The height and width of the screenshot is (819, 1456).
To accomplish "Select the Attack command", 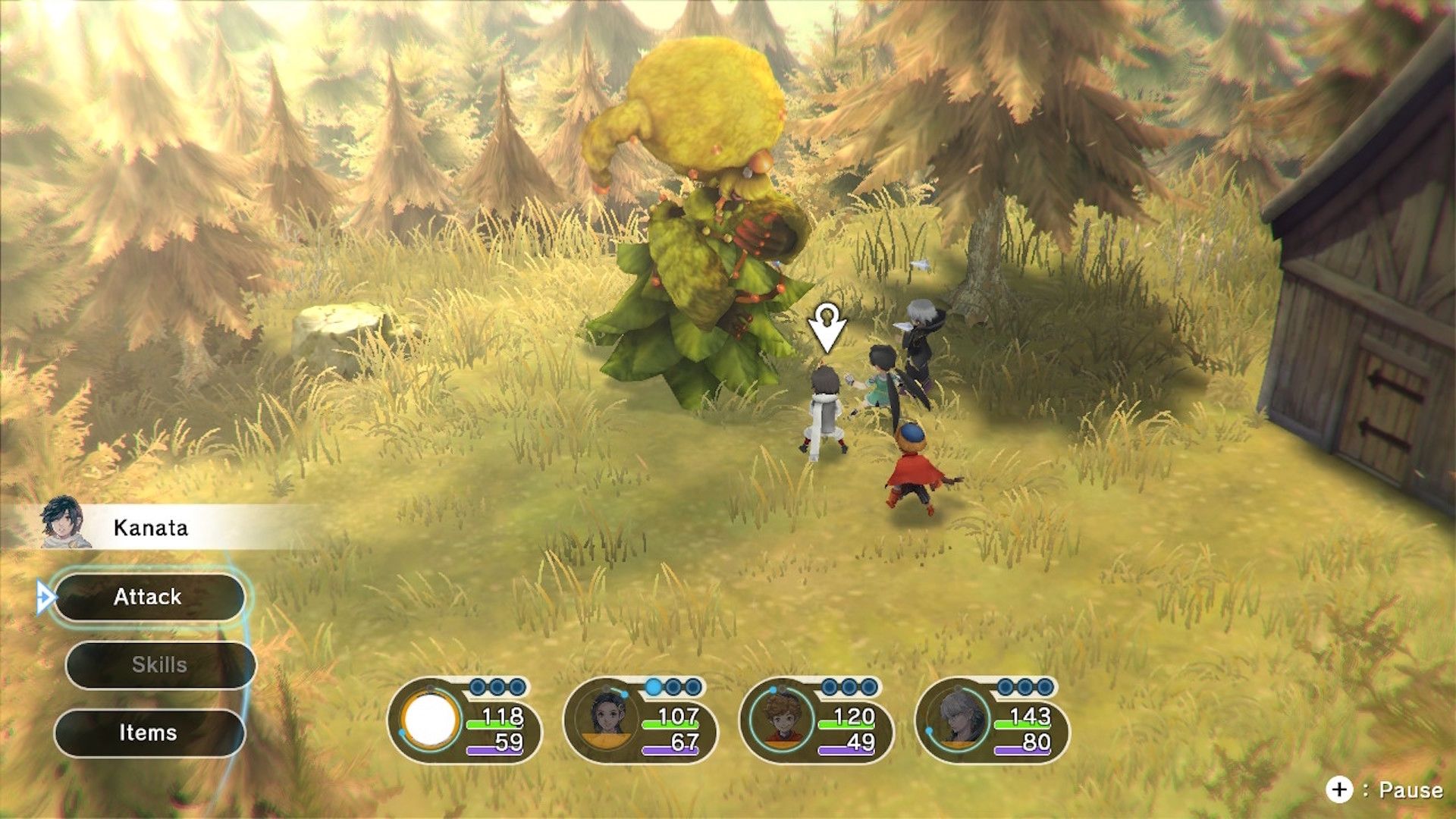I will (149, 597).
